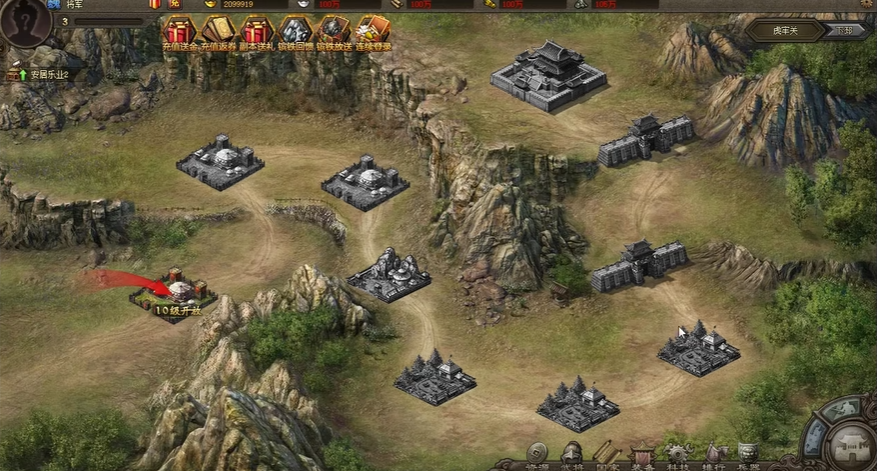877x471 pixels.
Task: Open the 连续登录 treasure chest reward
Action: click(x=372, y=32)
